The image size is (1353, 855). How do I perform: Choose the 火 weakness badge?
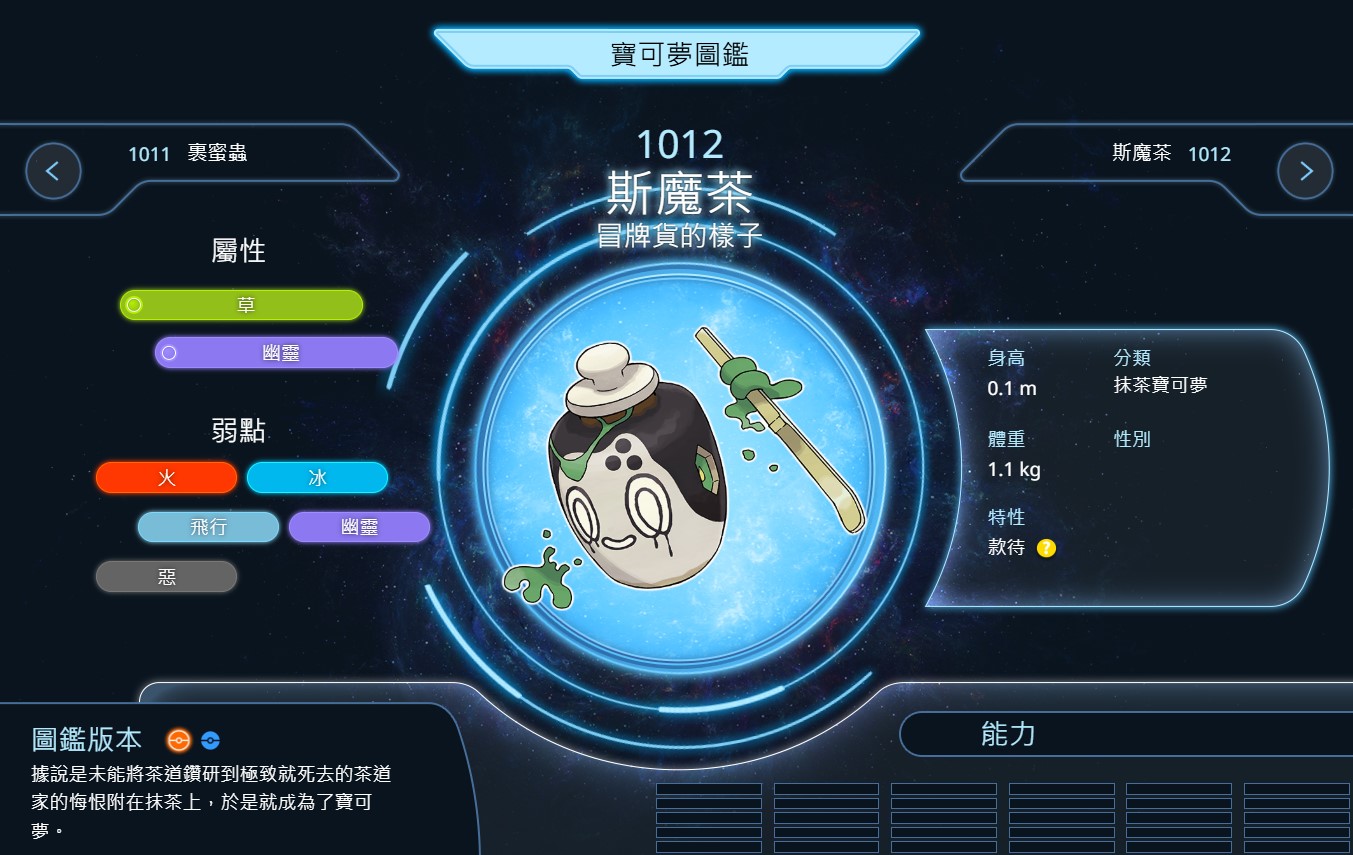[x=167, y=478]
